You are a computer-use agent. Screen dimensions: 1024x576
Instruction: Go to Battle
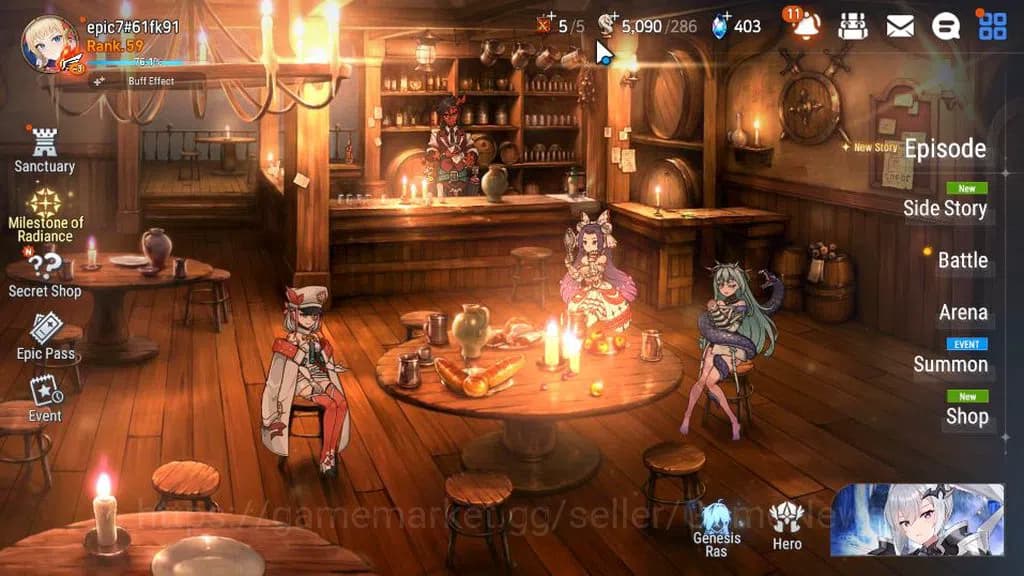pos(962,260)
